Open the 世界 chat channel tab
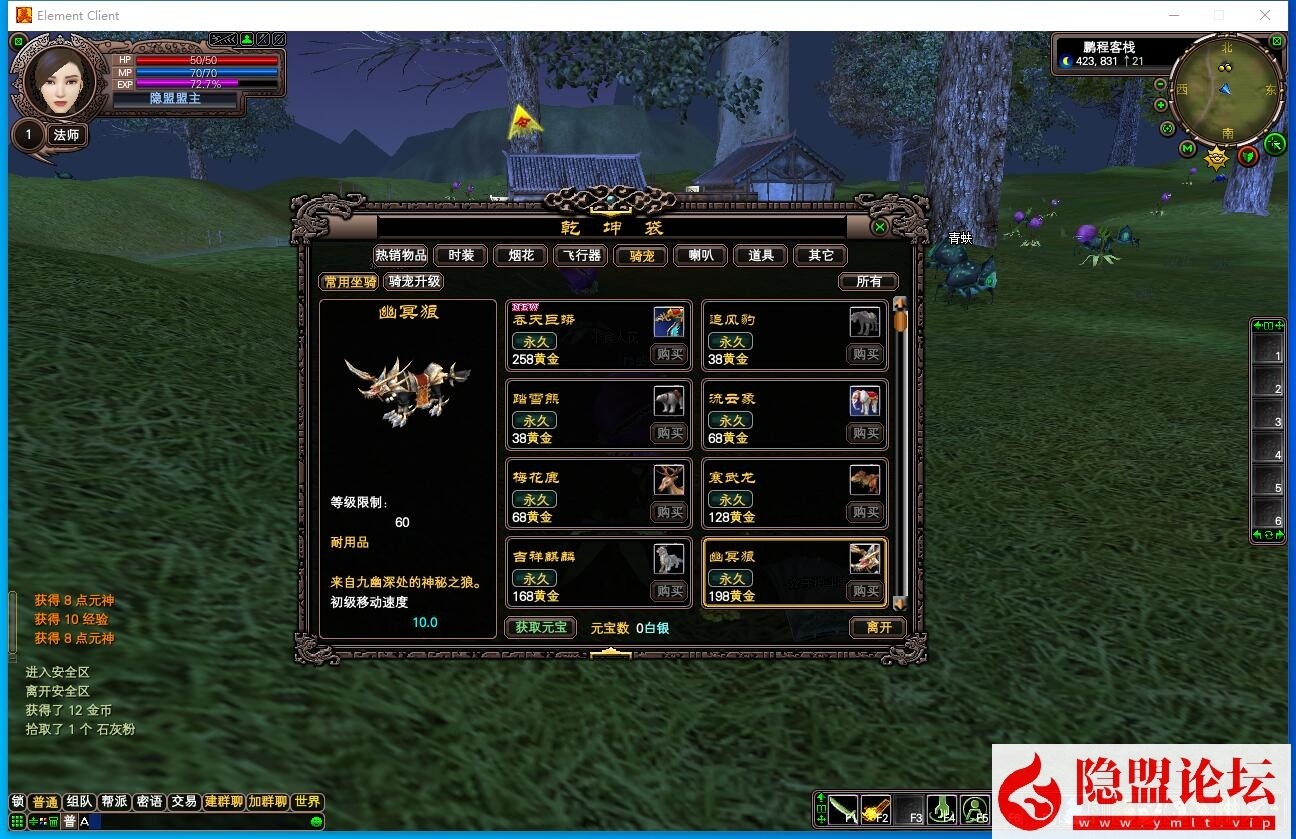The width and height of the screenshot is (1296, 839). (x=306, y=801)
